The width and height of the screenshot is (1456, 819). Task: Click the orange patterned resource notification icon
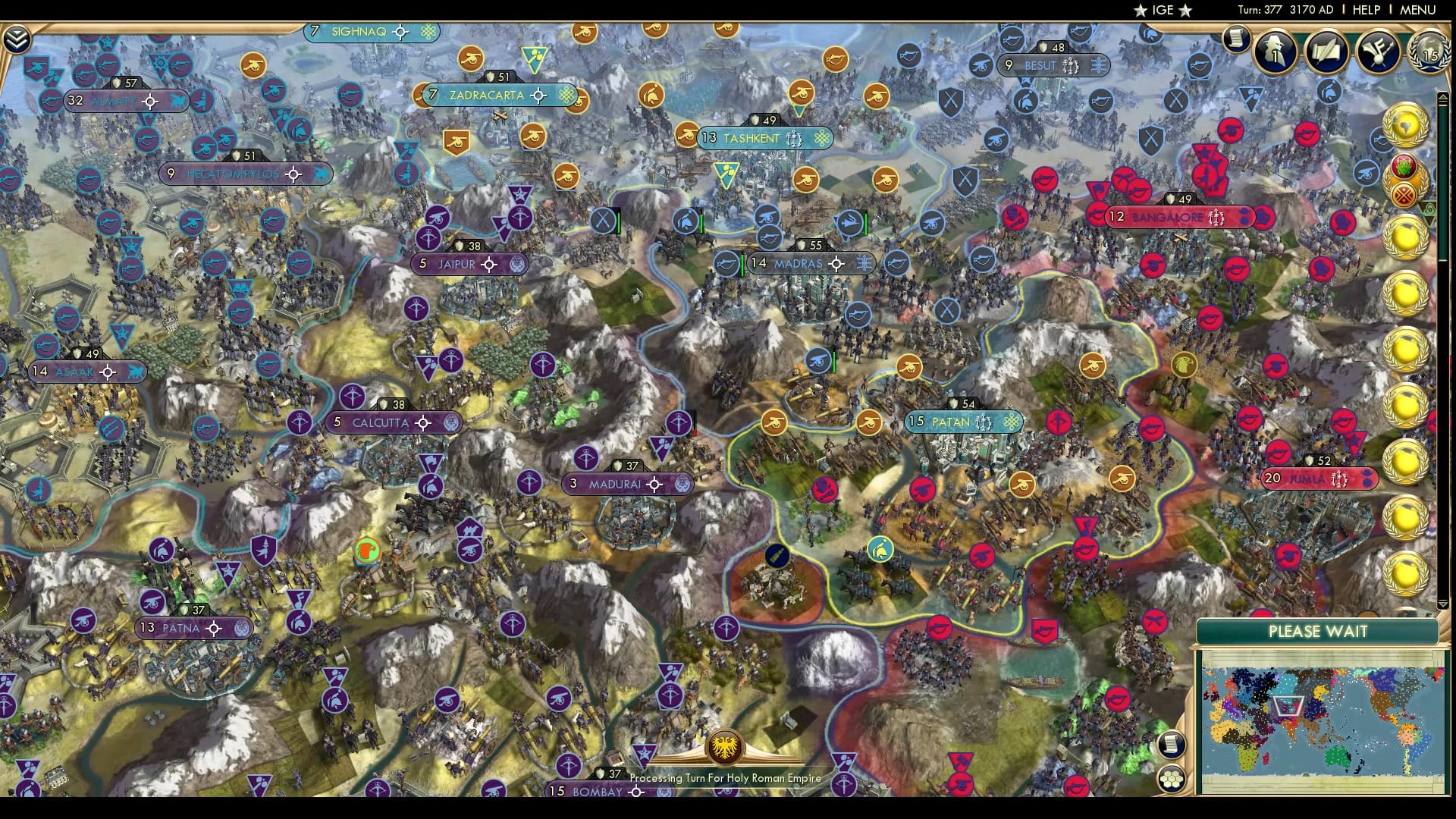1404,194
